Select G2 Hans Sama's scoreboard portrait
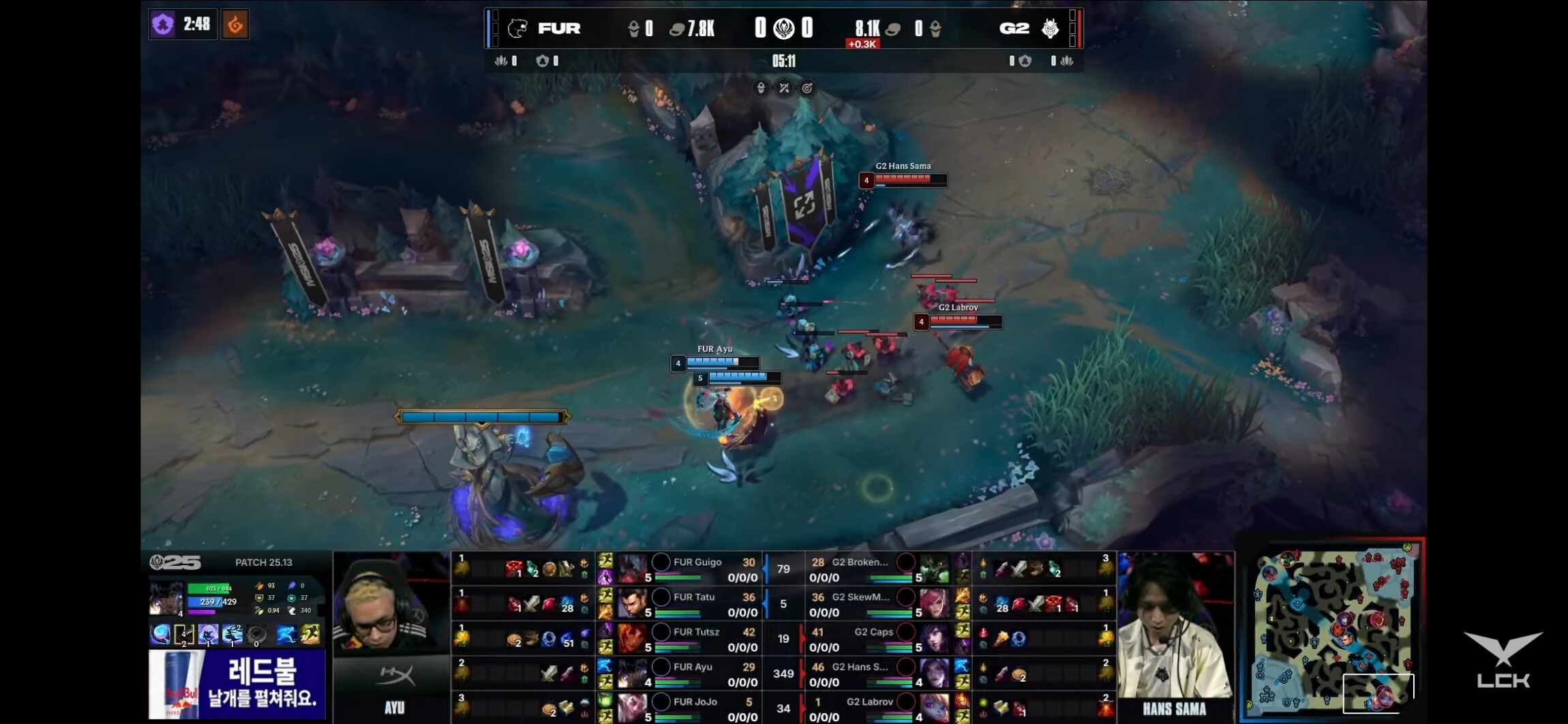The height and width of the screenshot is (724, 1568). point(933,673)
